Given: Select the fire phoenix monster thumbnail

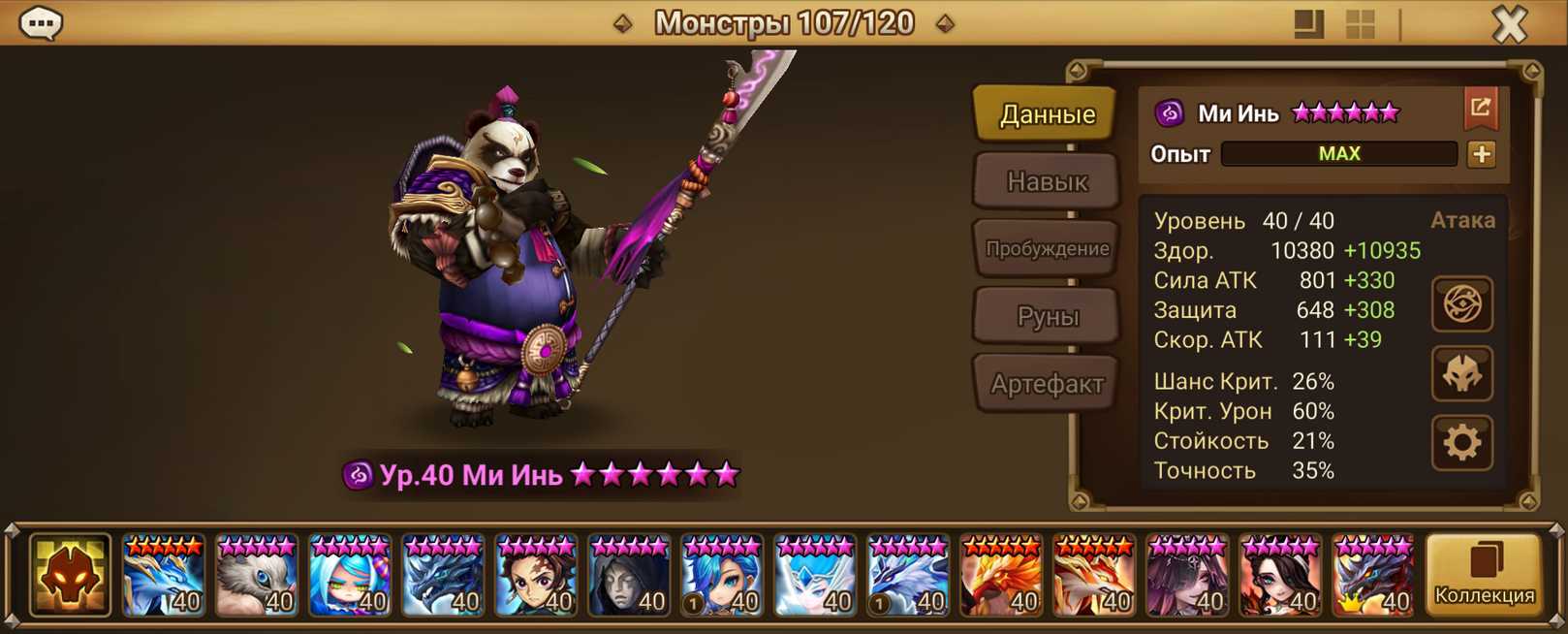Looking at the screenshot, I should (1001, 576).
